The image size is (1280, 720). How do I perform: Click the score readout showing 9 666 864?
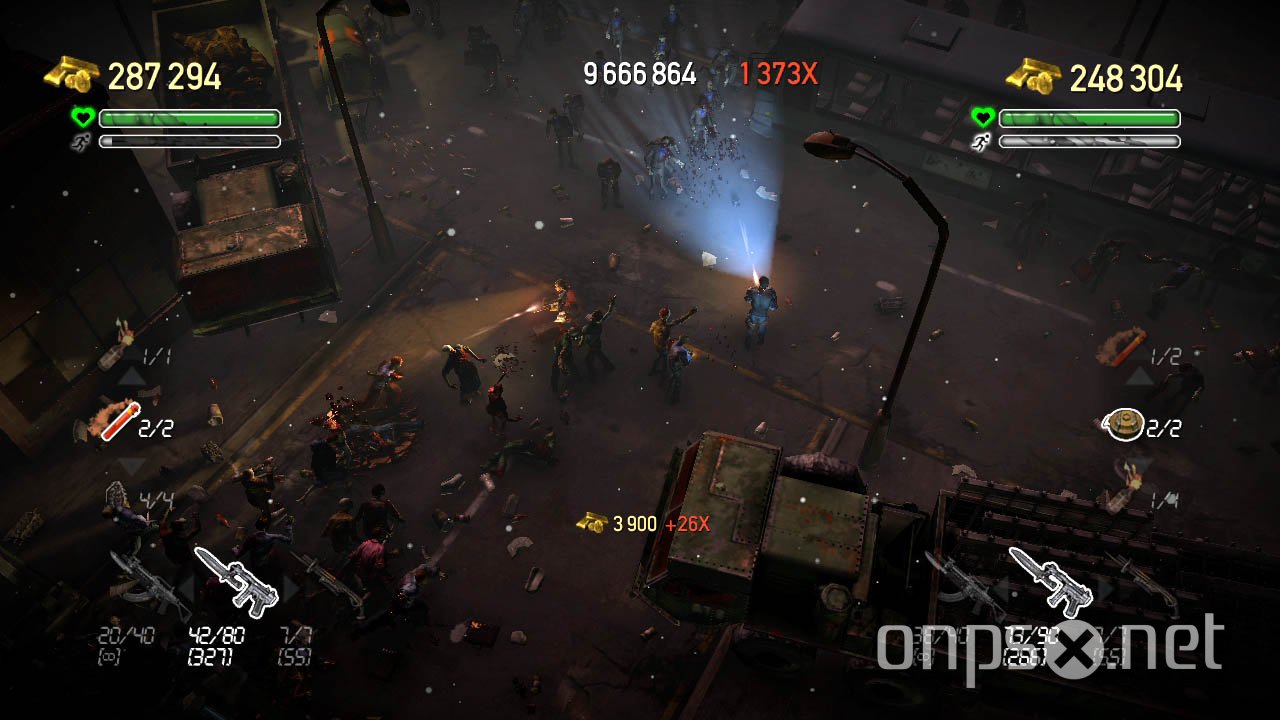pos(638,73)
